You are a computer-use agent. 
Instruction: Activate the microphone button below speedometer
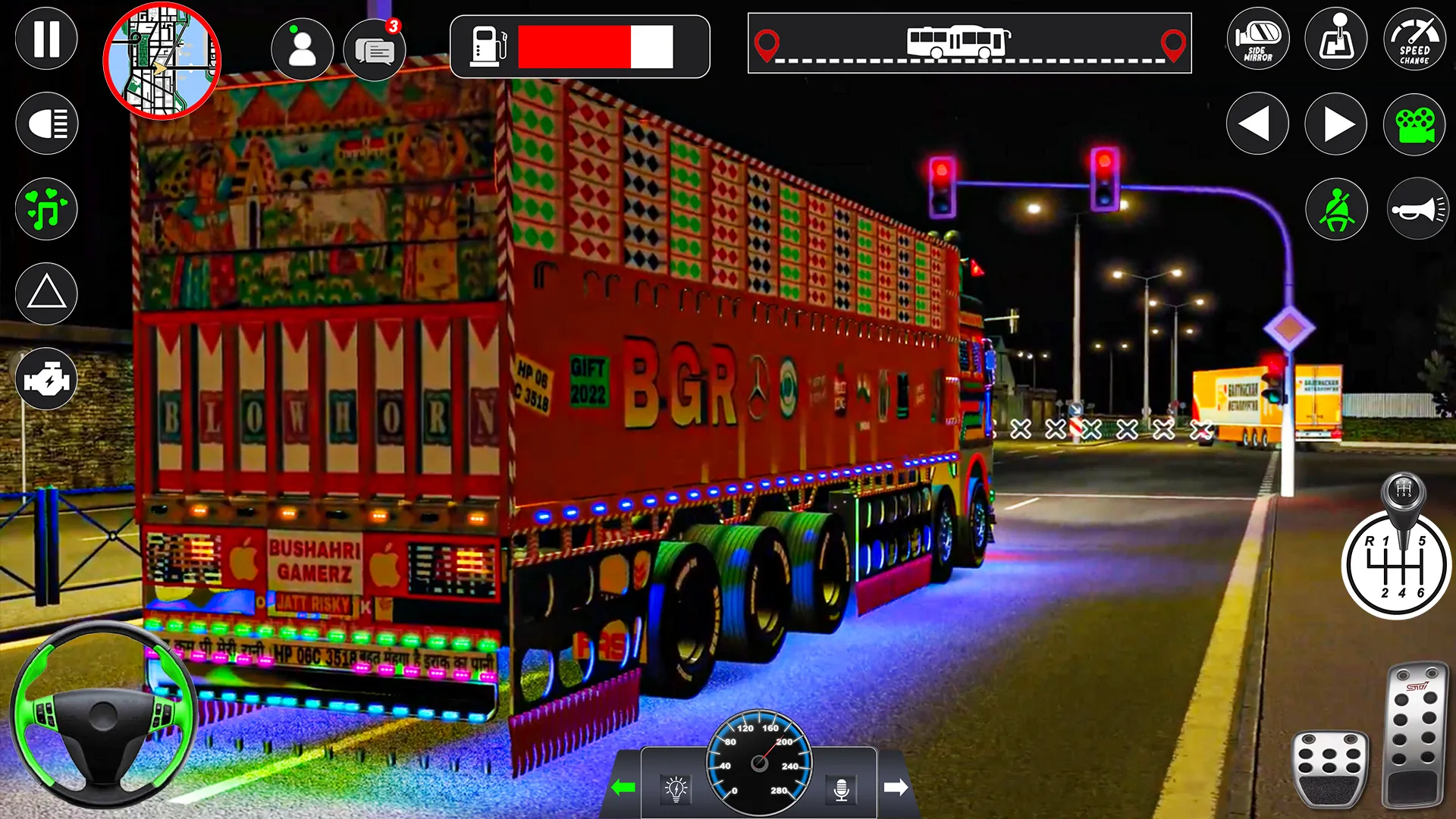tap(842, 789)
